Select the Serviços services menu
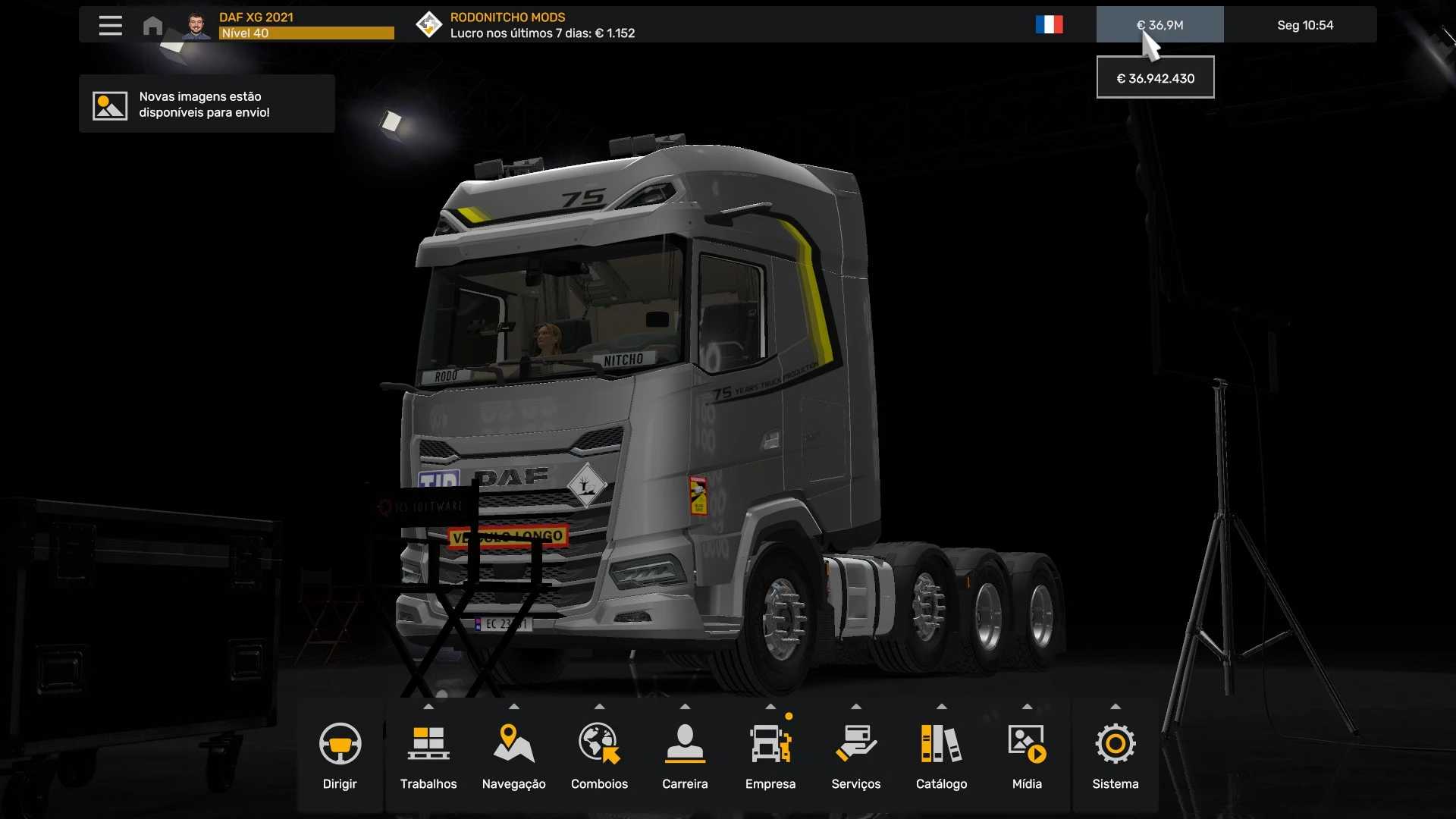The height and width of the screenshot is (819, 1456). tap(855, 756)
